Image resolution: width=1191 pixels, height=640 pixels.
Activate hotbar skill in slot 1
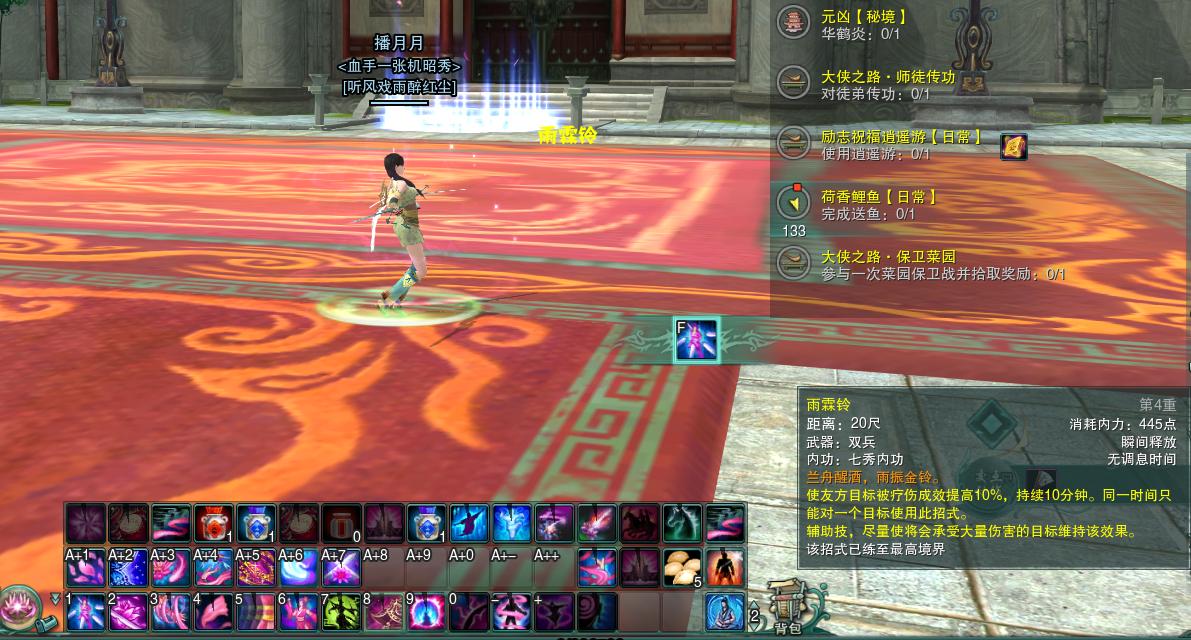[x=85, y=611]
